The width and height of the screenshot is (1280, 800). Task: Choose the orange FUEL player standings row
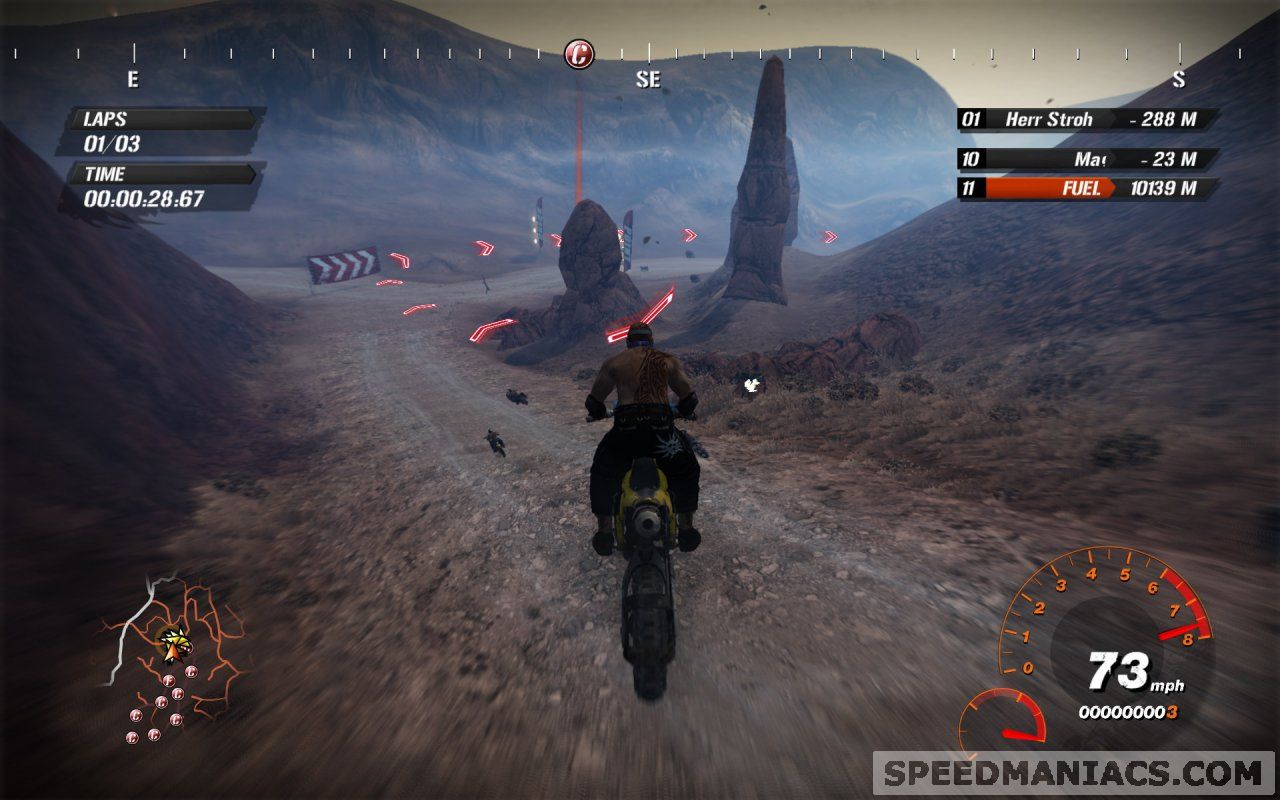coord(1088,188)
